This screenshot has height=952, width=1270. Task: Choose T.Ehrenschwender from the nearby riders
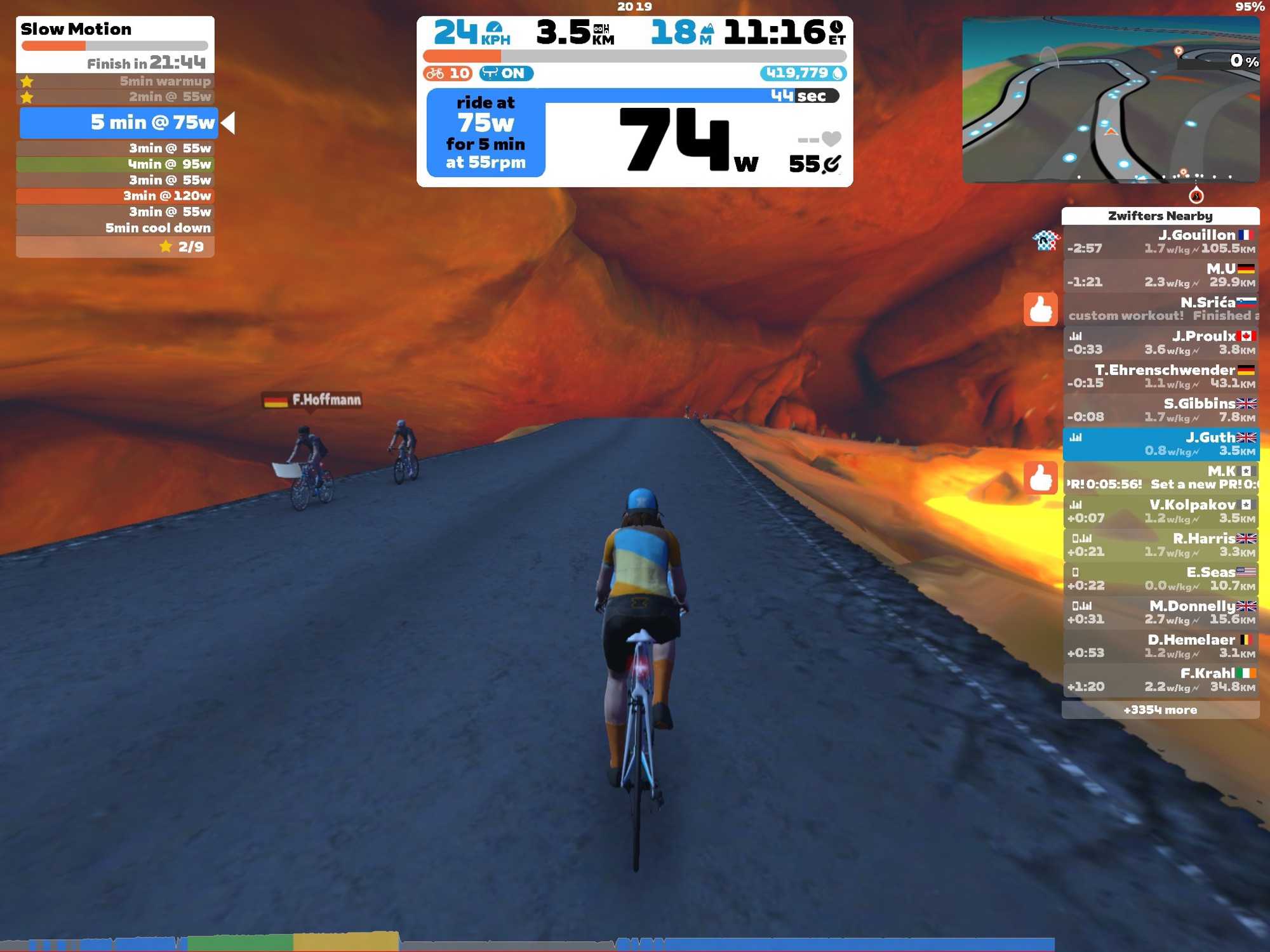coord(1160,376)
